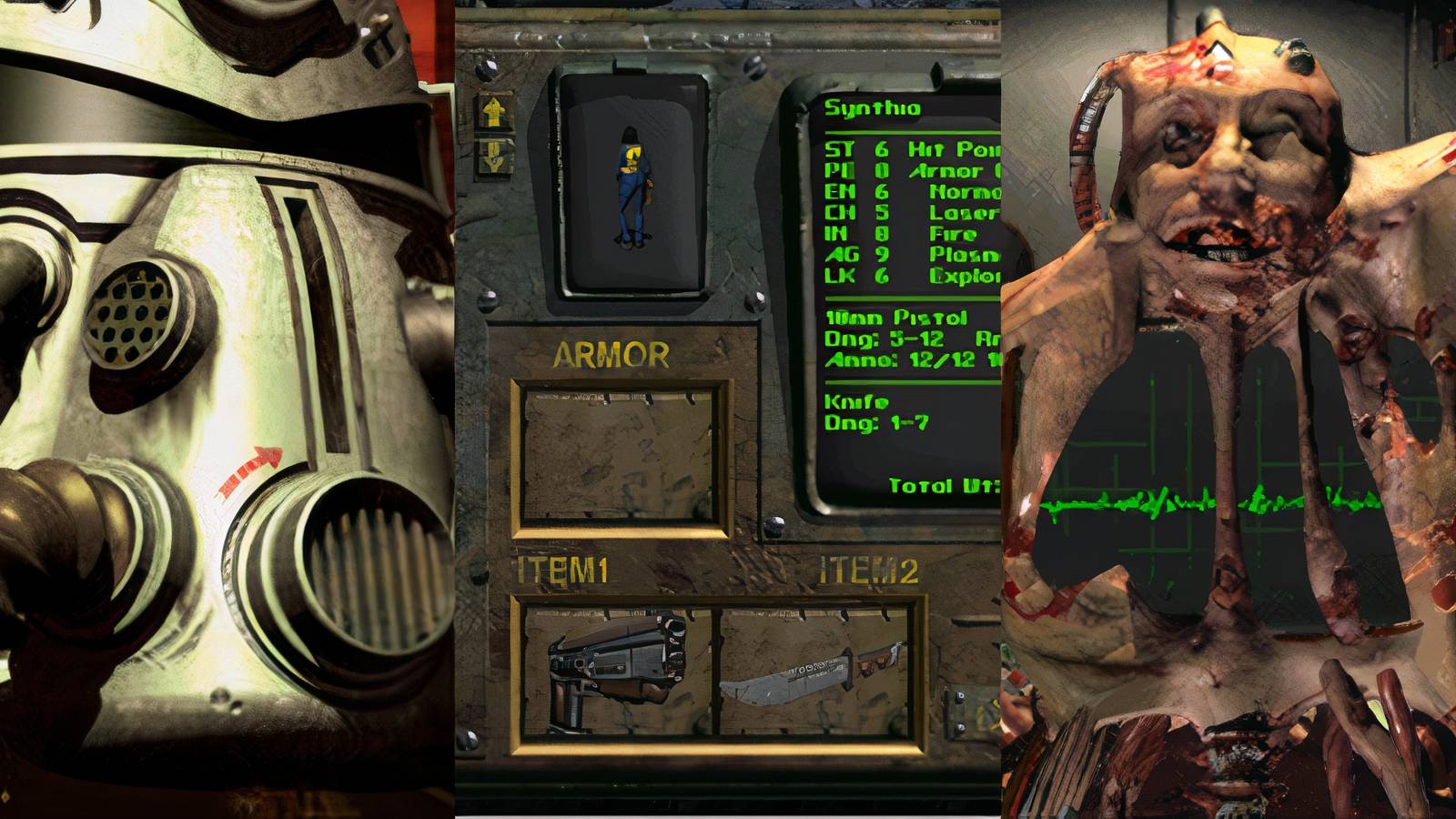Select the LK luck stat line

(840, 274)
